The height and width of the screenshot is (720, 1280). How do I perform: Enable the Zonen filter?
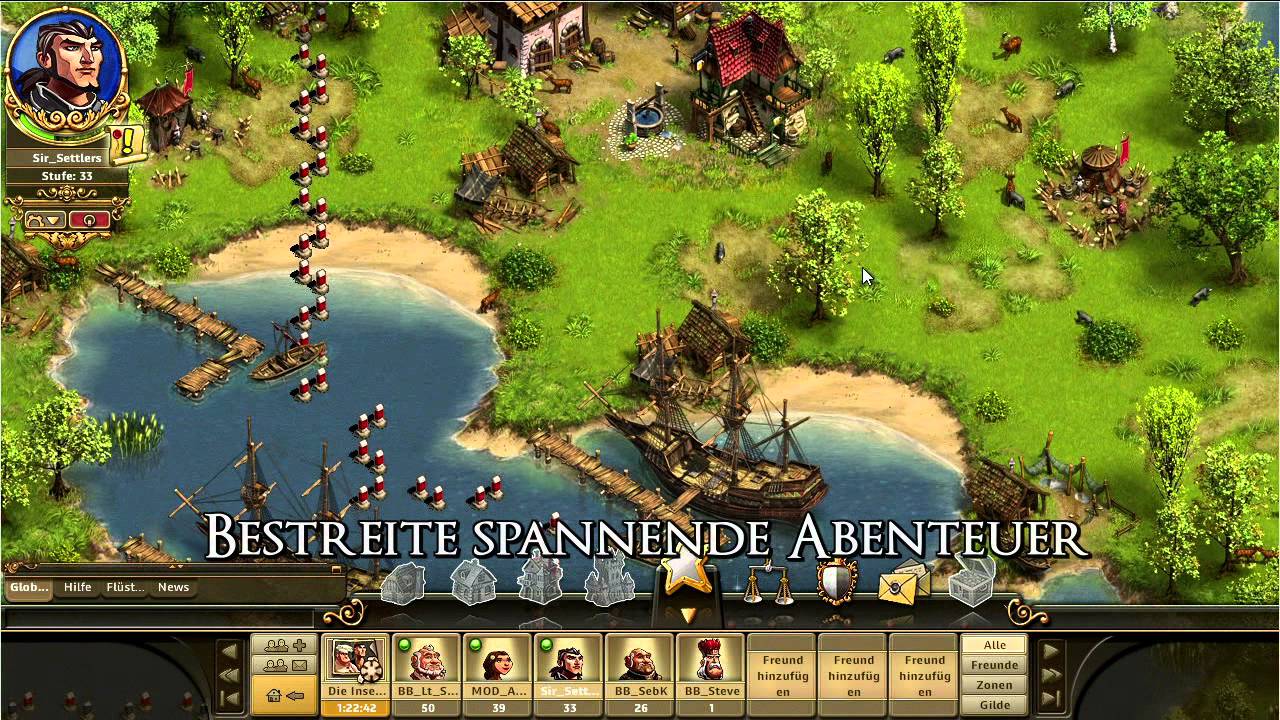click(x=993, y=685)
